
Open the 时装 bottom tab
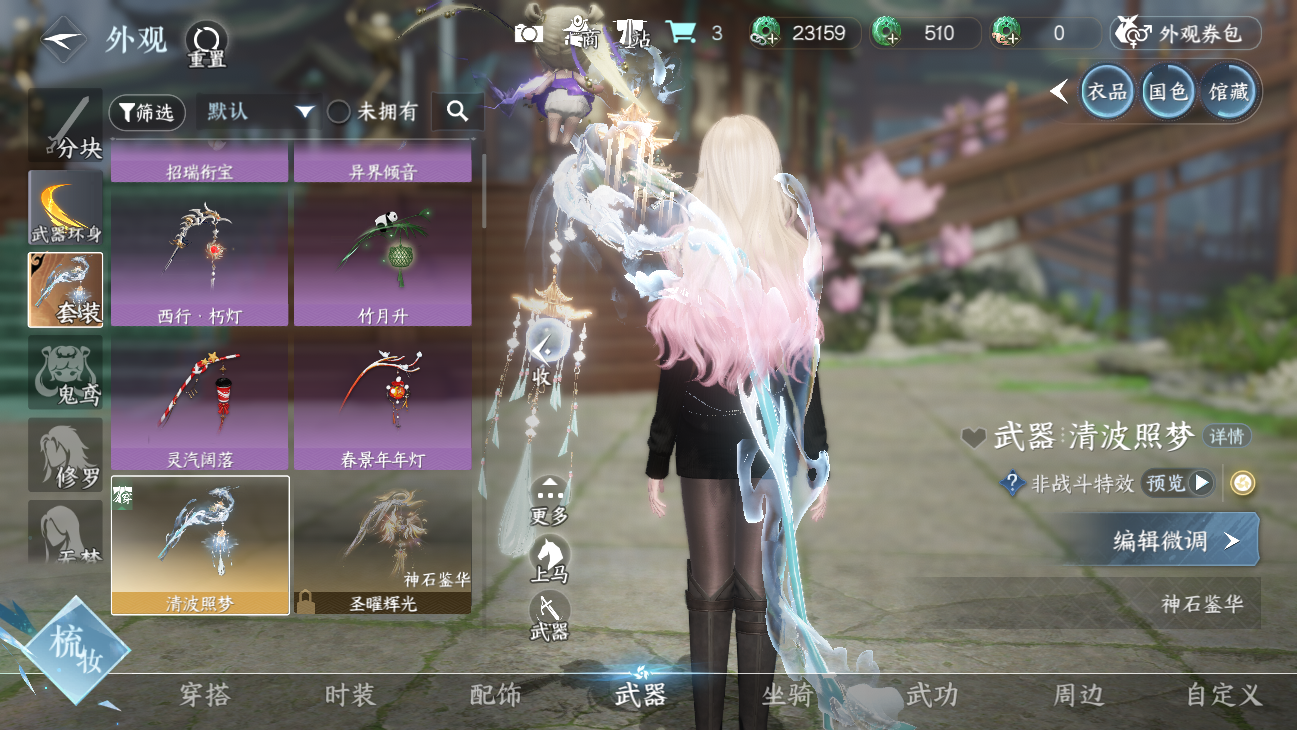350,695
